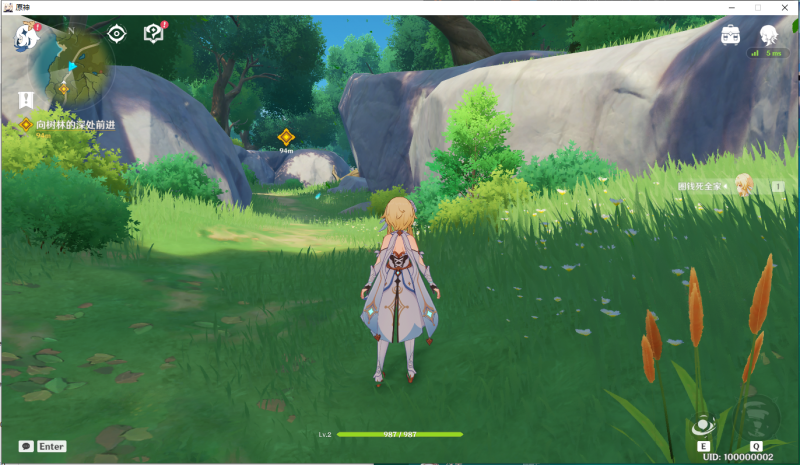
Task: Select the tracked quest objective text
Action: (x=76, y=124)
